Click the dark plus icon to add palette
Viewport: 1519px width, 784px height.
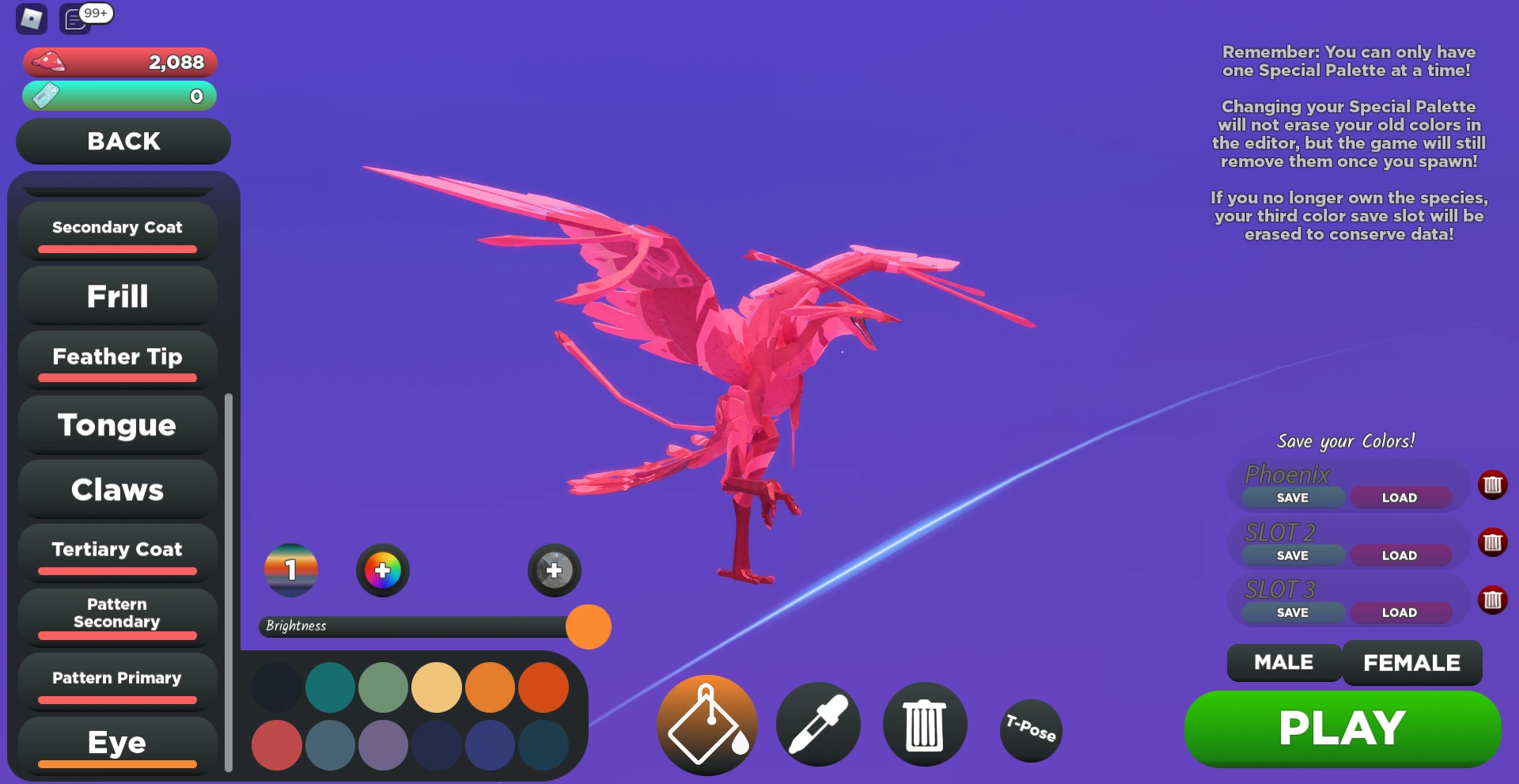554,570
